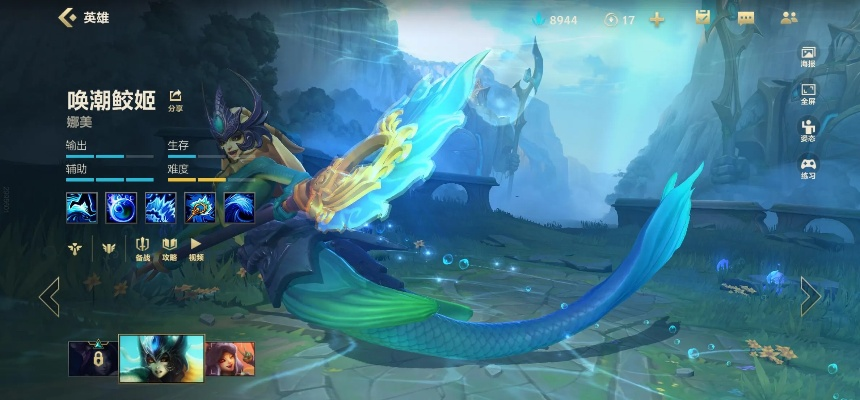Open the clipboard tasks icon
This screenshot has width=860, height=400.
(x=703, y=17)
